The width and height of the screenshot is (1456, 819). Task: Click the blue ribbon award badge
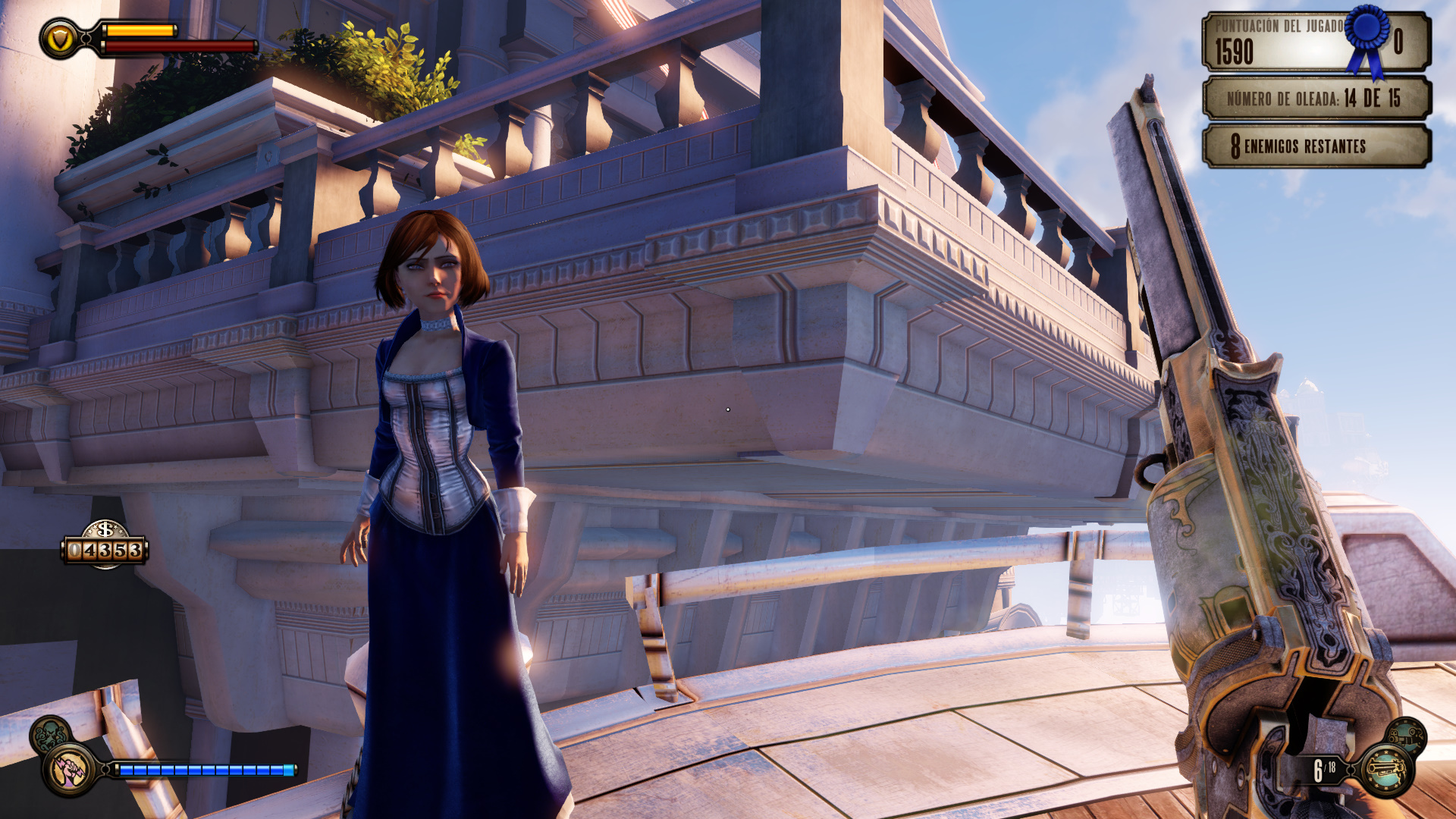click(1368, 38)
